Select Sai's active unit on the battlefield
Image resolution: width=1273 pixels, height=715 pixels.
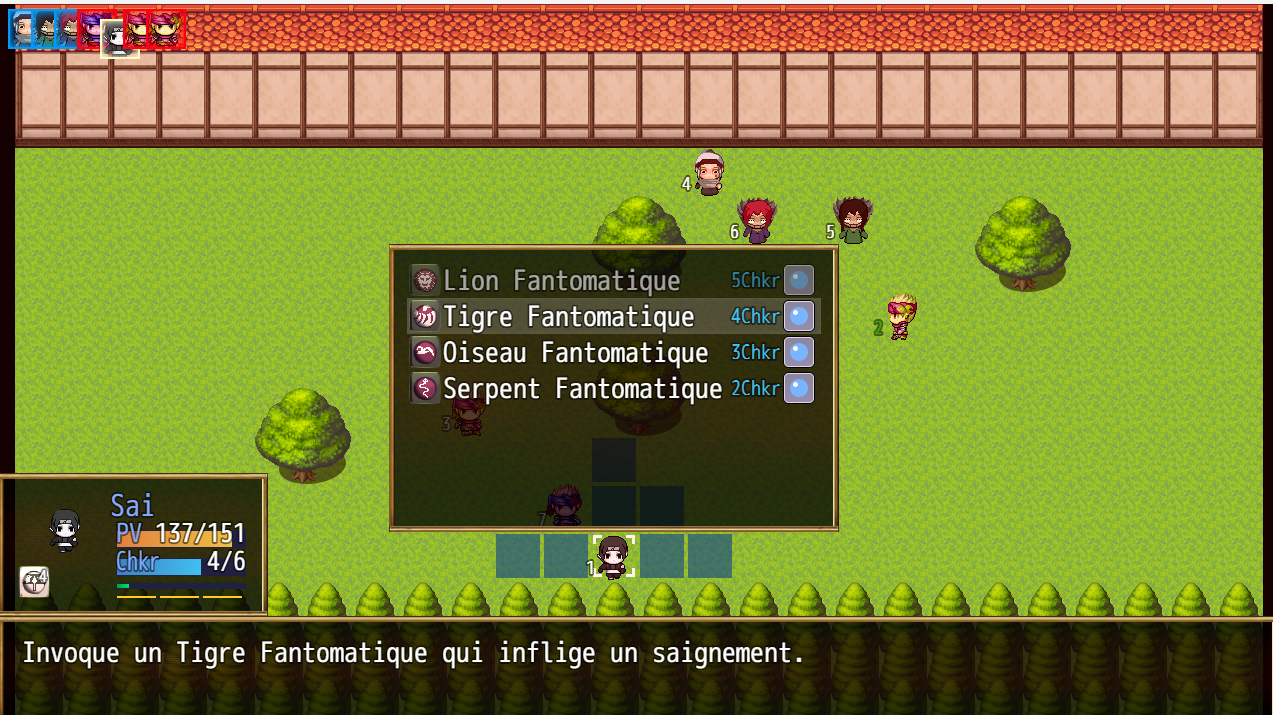pyautogui.click(x=613, y=556)
